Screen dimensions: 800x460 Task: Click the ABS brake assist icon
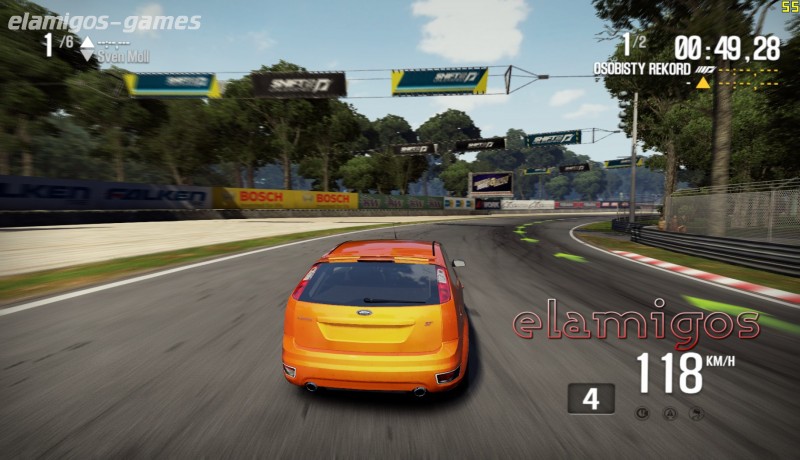[642, 413]
